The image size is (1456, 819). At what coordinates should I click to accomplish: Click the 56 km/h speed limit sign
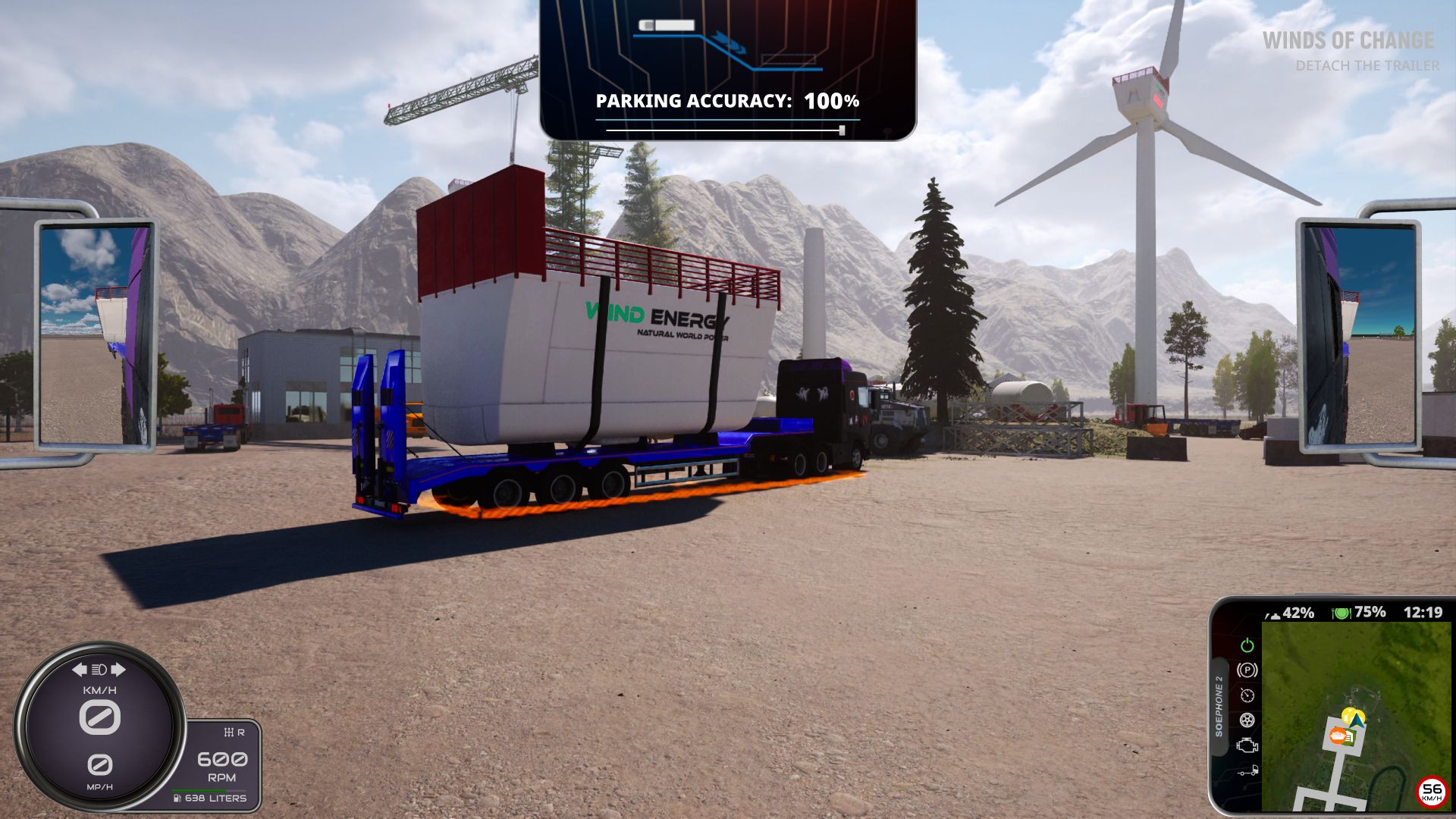tap(1431, 792)
